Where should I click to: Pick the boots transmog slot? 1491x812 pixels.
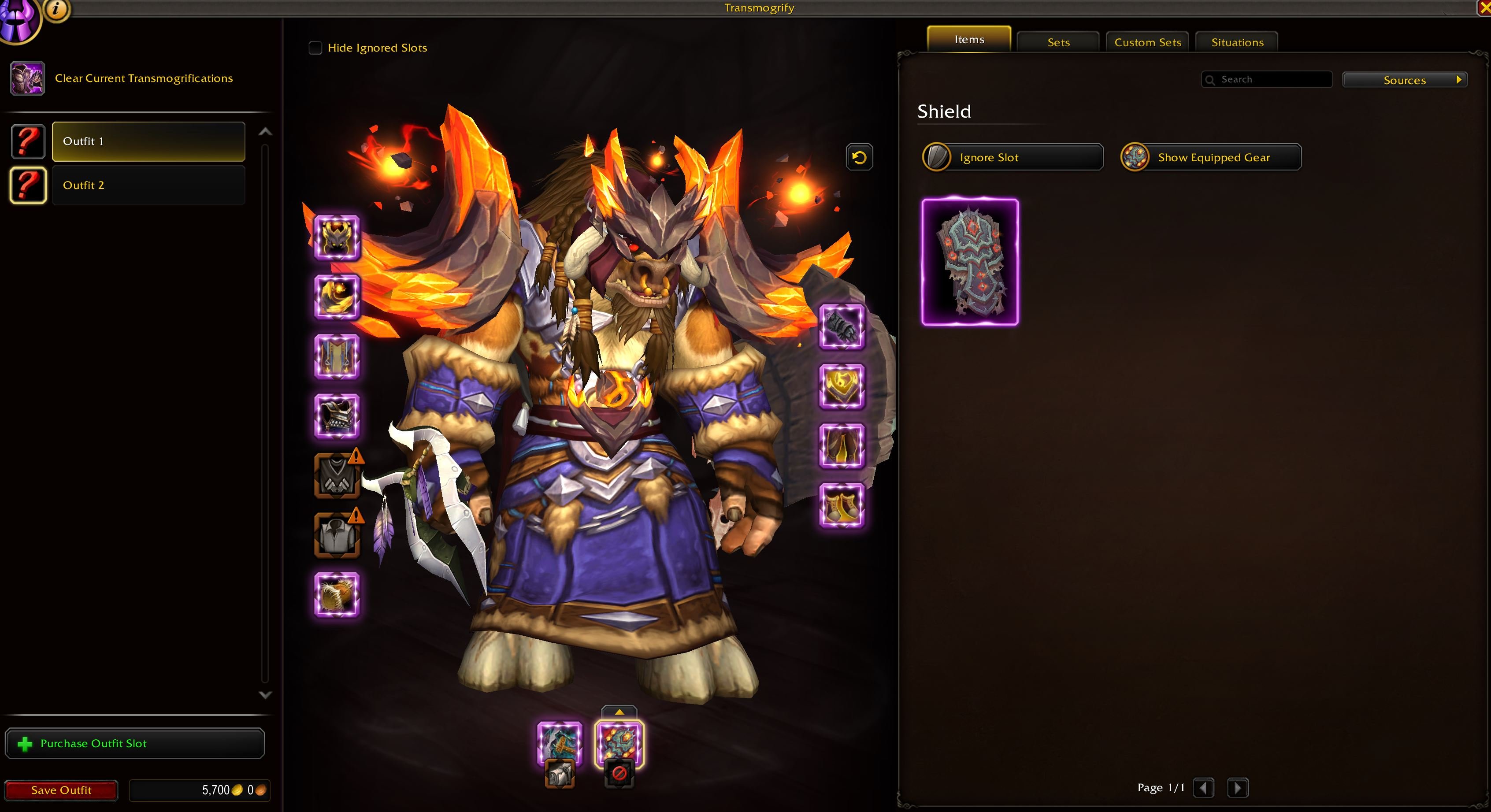(x=842, y=506)
